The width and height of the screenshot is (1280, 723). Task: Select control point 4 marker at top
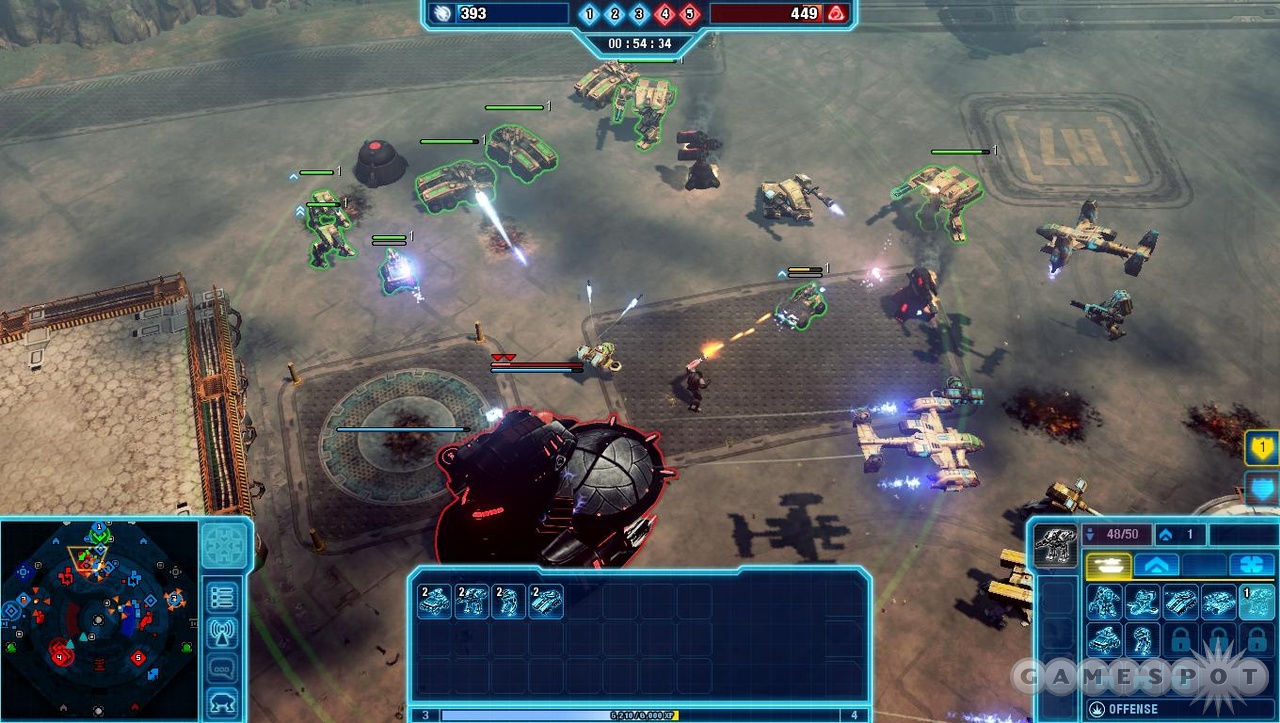664,14
